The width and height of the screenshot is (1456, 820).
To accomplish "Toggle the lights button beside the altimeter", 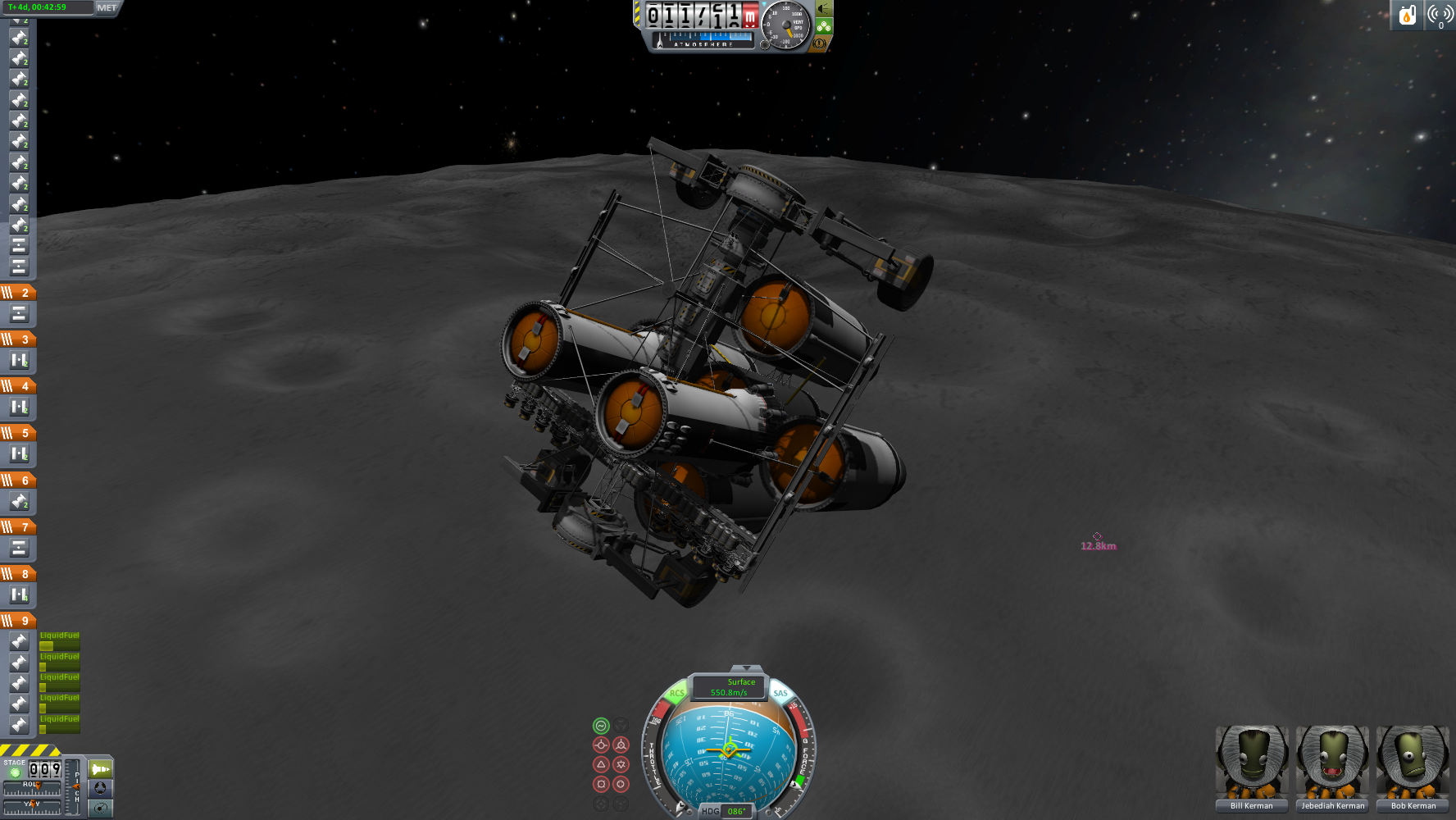I will tap(824, 9).
